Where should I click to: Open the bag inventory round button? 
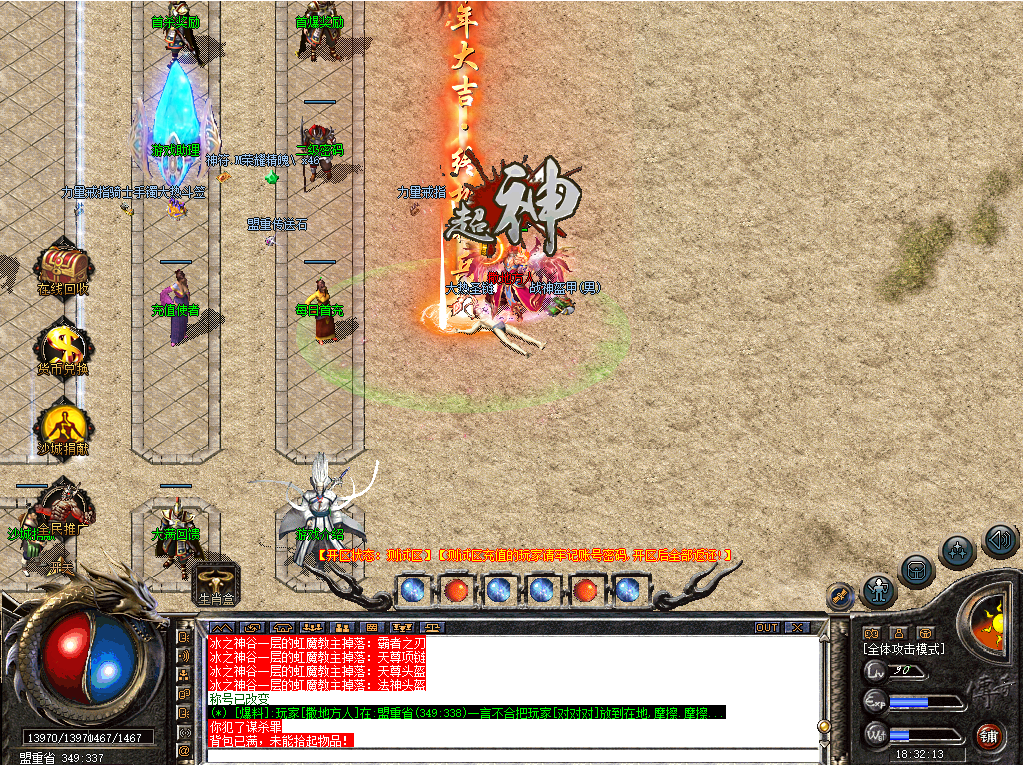916,571
